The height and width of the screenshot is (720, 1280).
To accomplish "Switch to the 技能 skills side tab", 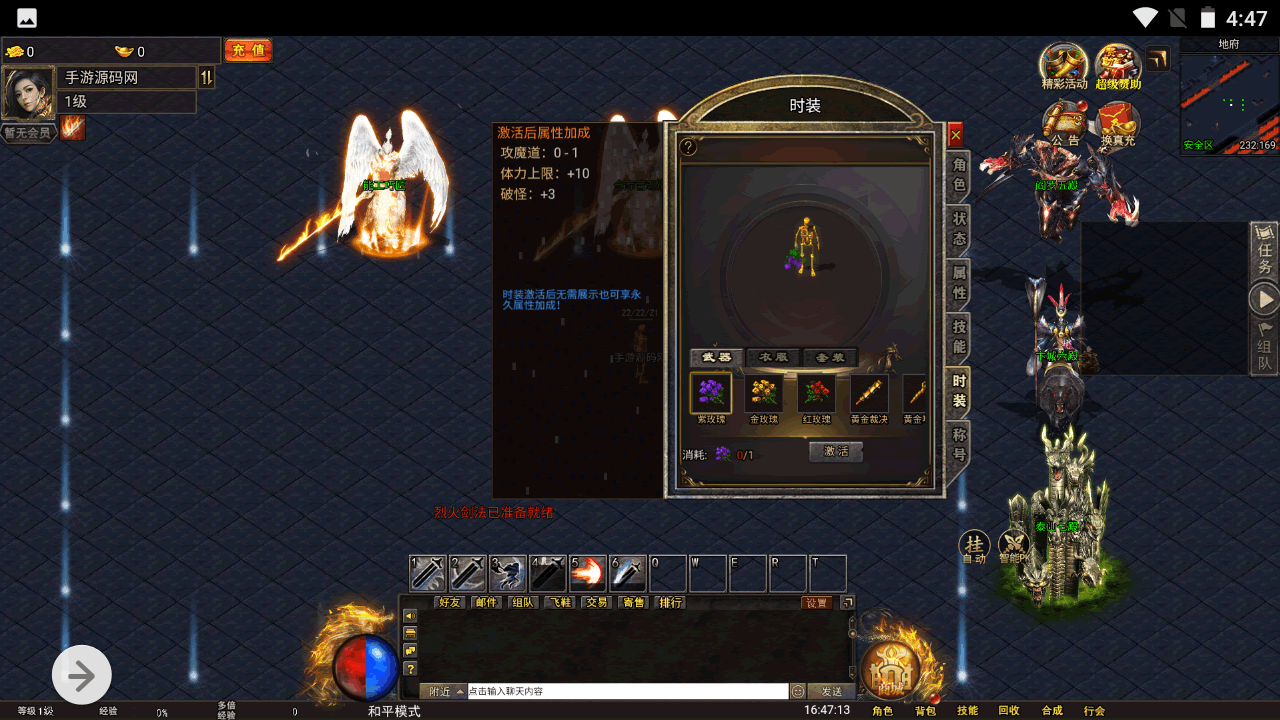I will [x=958, y=336].
